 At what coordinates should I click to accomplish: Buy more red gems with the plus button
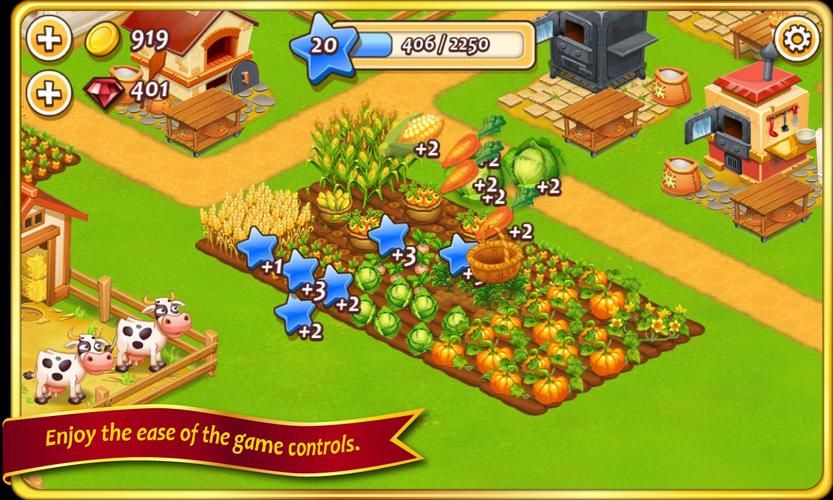(x=47, y=94)
